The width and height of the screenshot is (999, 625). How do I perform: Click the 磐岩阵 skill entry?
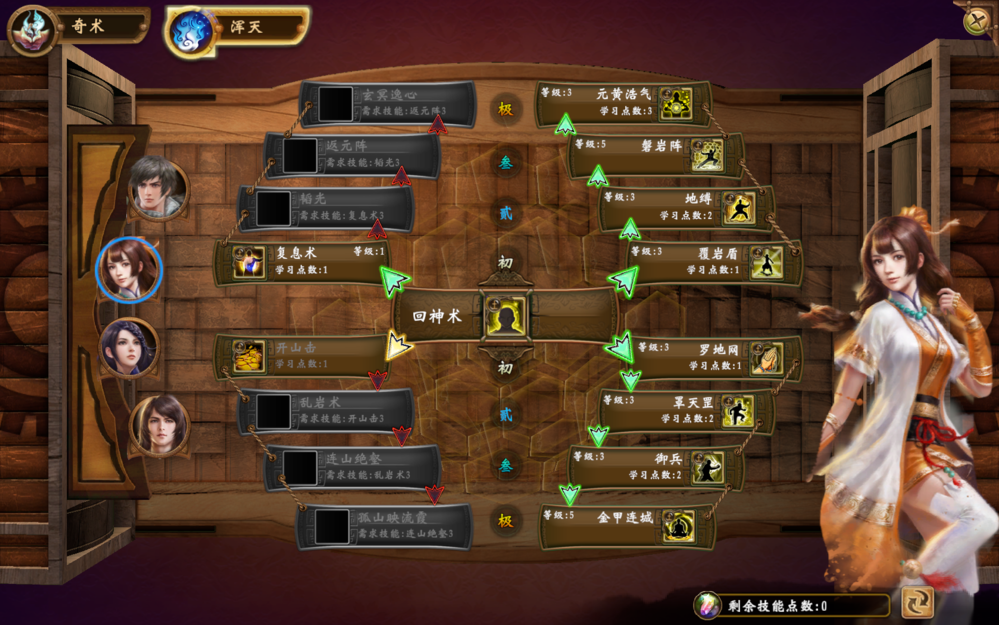pos(655,154)
